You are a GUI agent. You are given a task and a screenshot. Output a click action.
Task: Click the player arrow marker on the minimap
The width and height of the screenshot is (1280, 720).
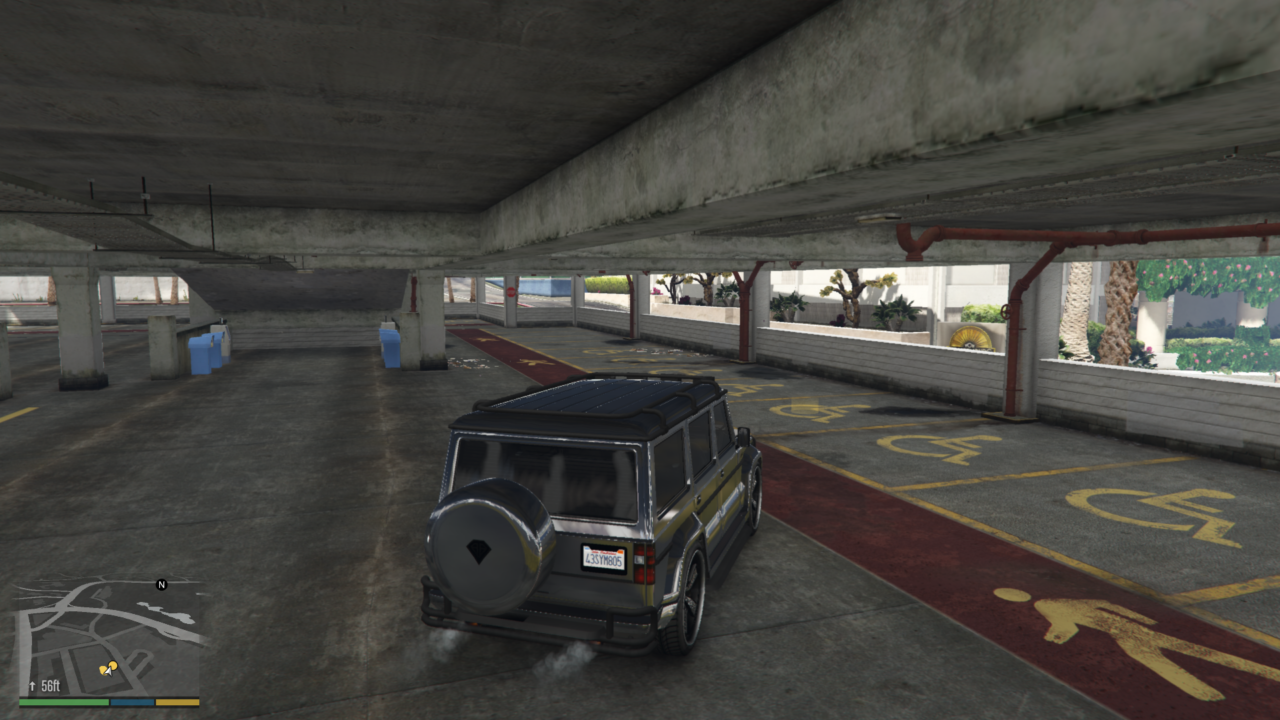point(110,672)
